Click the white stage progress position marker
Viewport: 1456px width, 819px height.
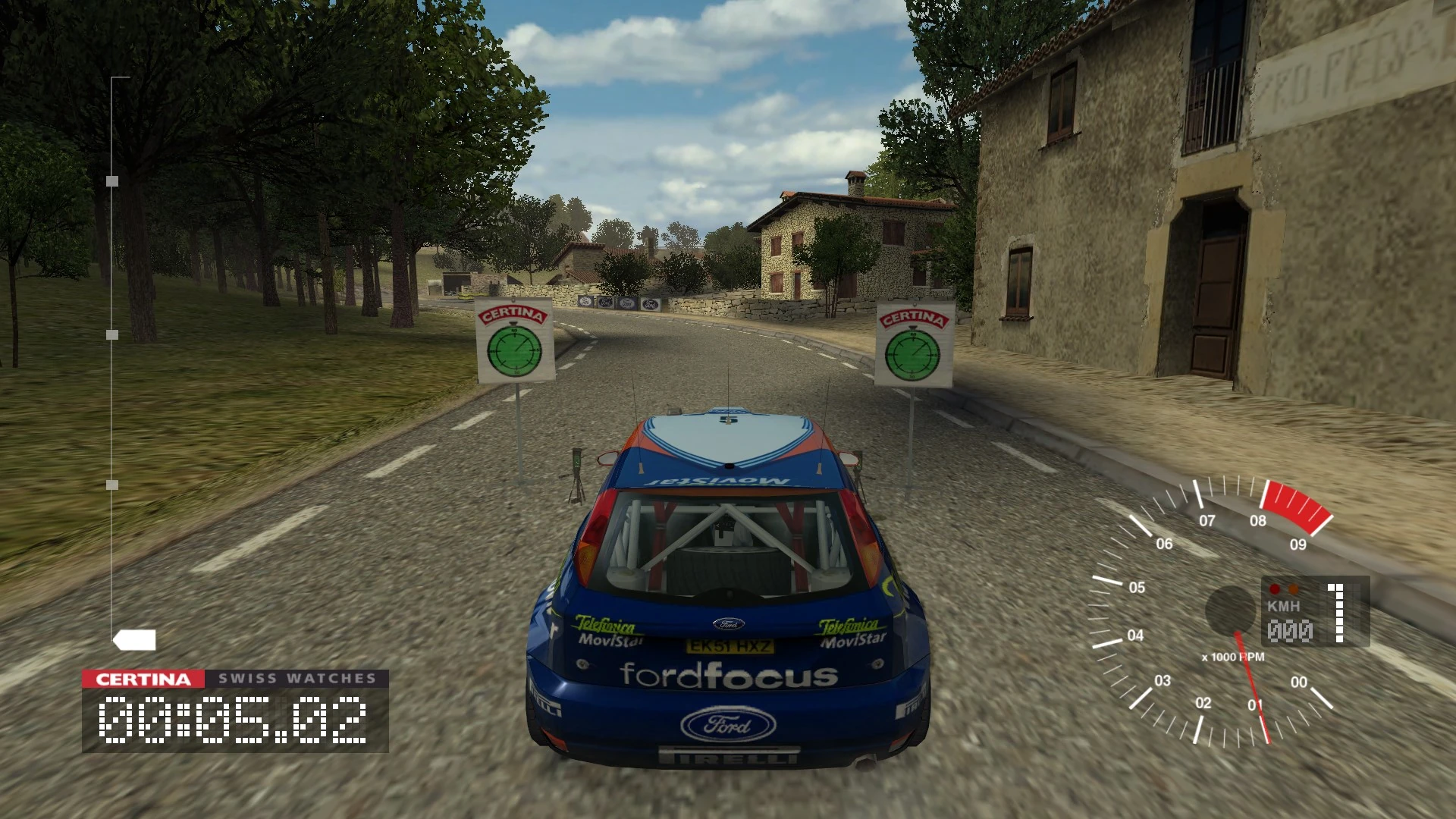135,640
